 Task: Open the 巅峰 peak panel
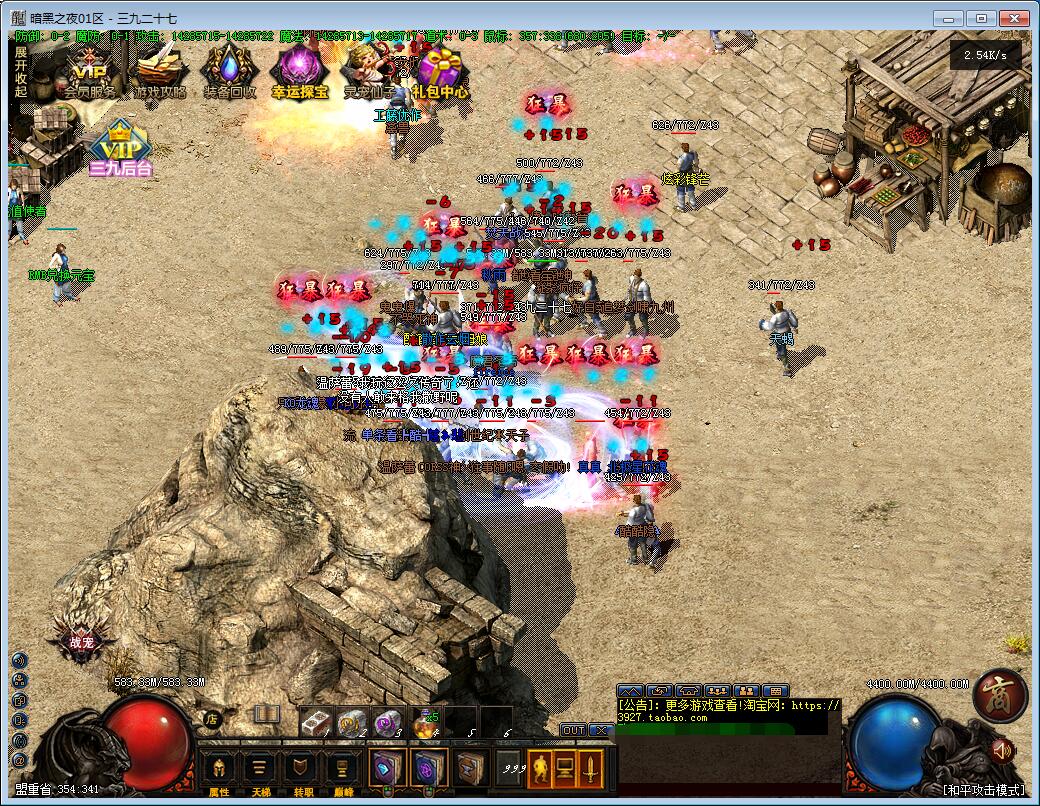(342, 771)
